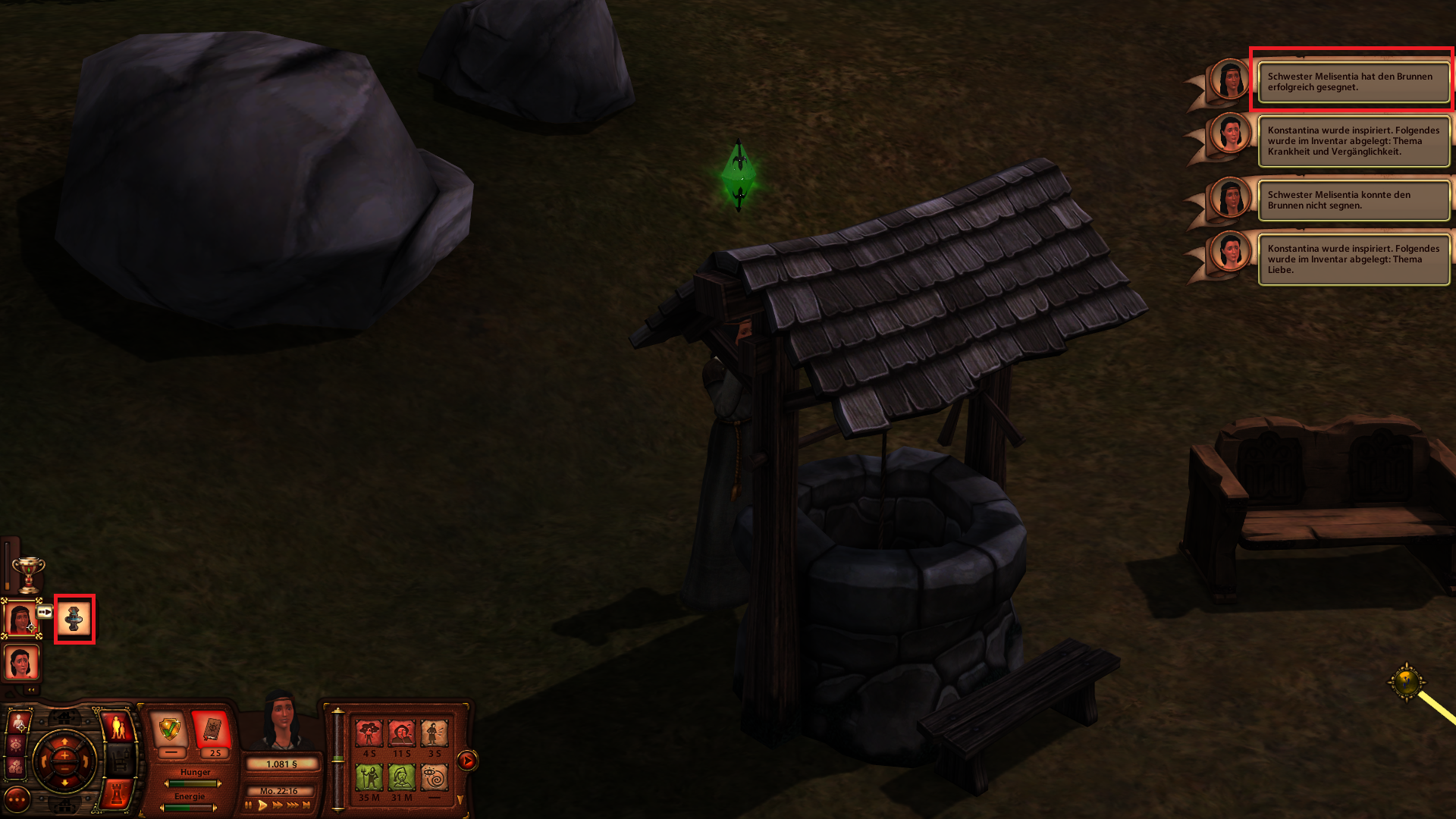Set game speed to normal play

(x=262, y=805)
